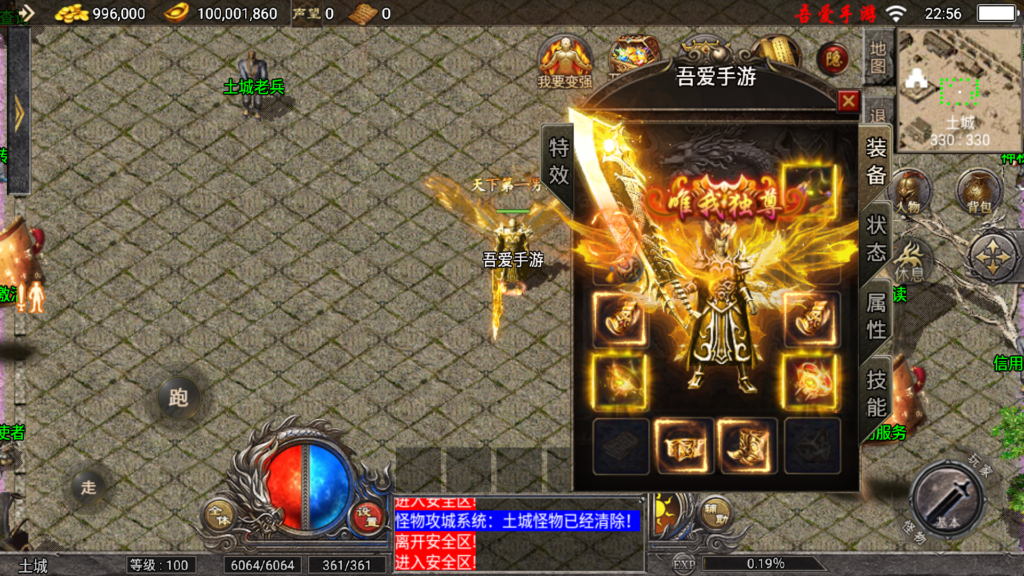Open the 我要变强 power-up icon
The height and width of the screenshot is (576, 1024).
[x=565, y=62]
